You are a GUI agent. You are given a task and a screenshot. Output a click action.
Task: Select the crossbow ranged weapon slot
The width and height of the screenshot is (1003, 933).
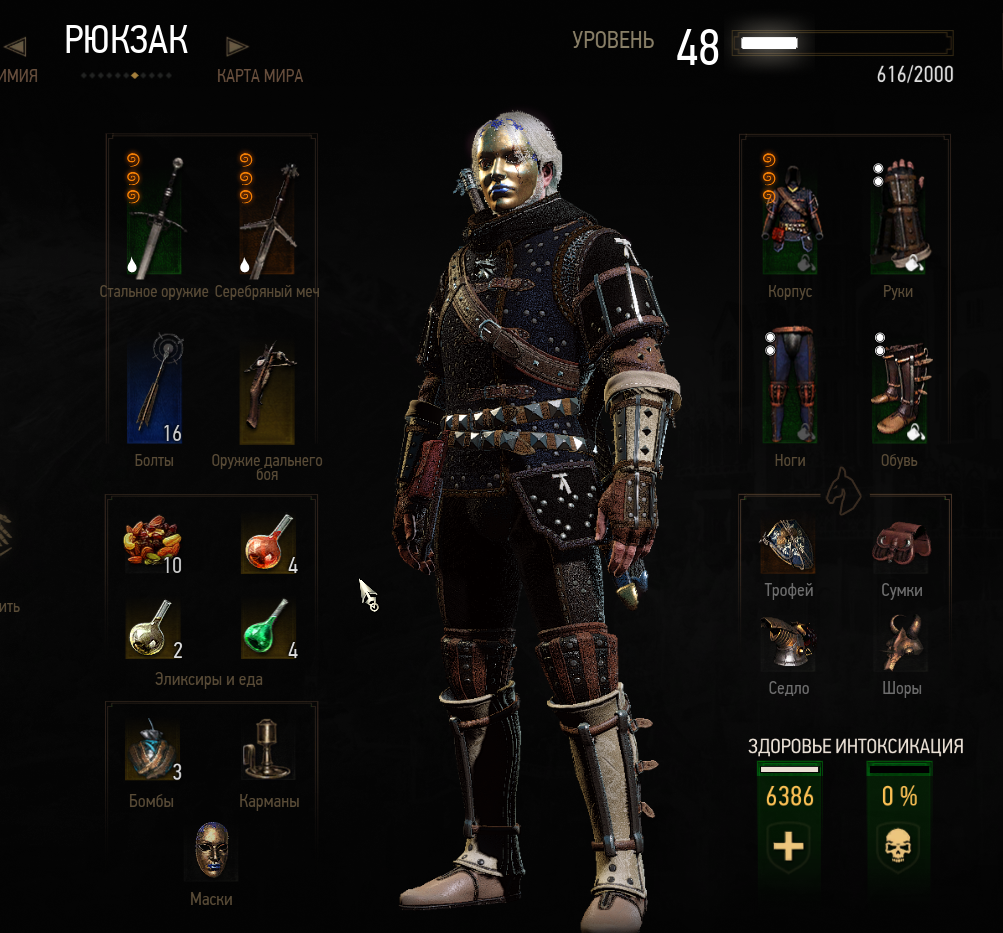coord(267,390)
